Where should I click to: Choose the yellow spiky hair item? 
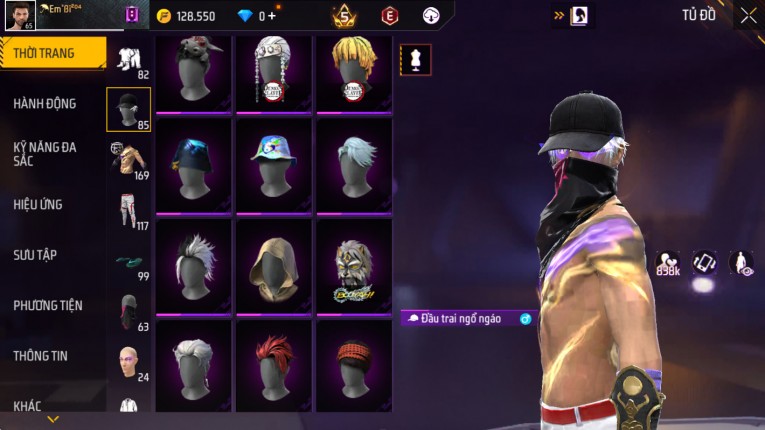tap(354, 74)
